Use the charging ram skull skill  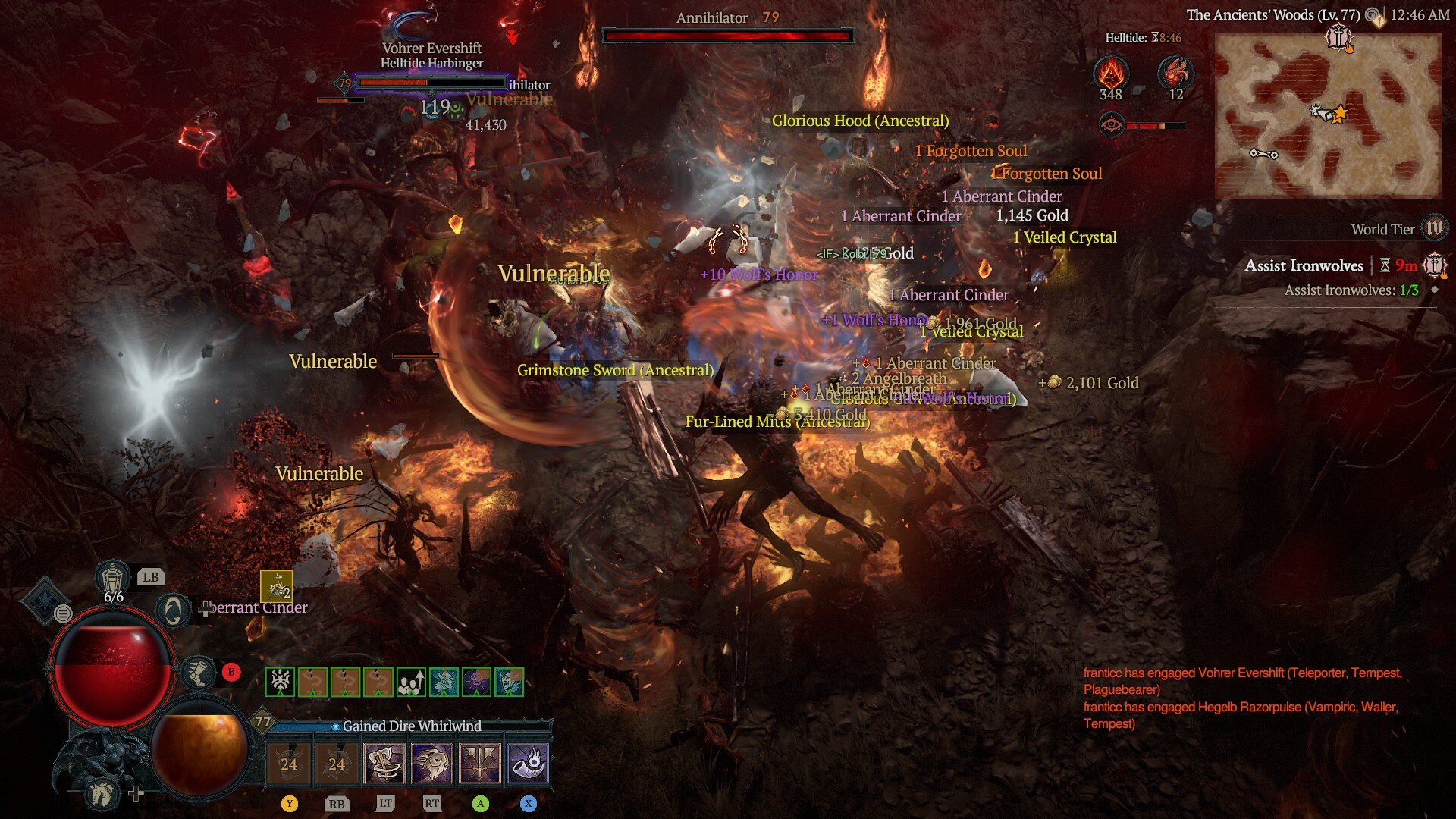coord(432,763)
